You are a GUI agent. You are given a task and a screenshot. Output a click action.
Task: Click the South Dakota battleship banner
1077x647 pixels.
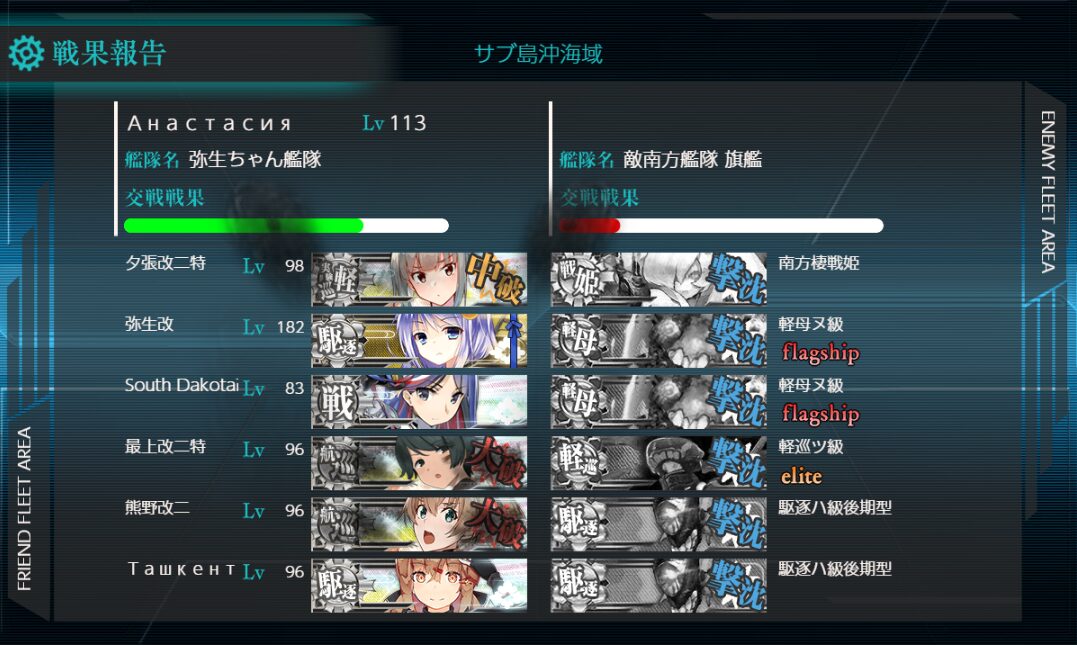419,402
